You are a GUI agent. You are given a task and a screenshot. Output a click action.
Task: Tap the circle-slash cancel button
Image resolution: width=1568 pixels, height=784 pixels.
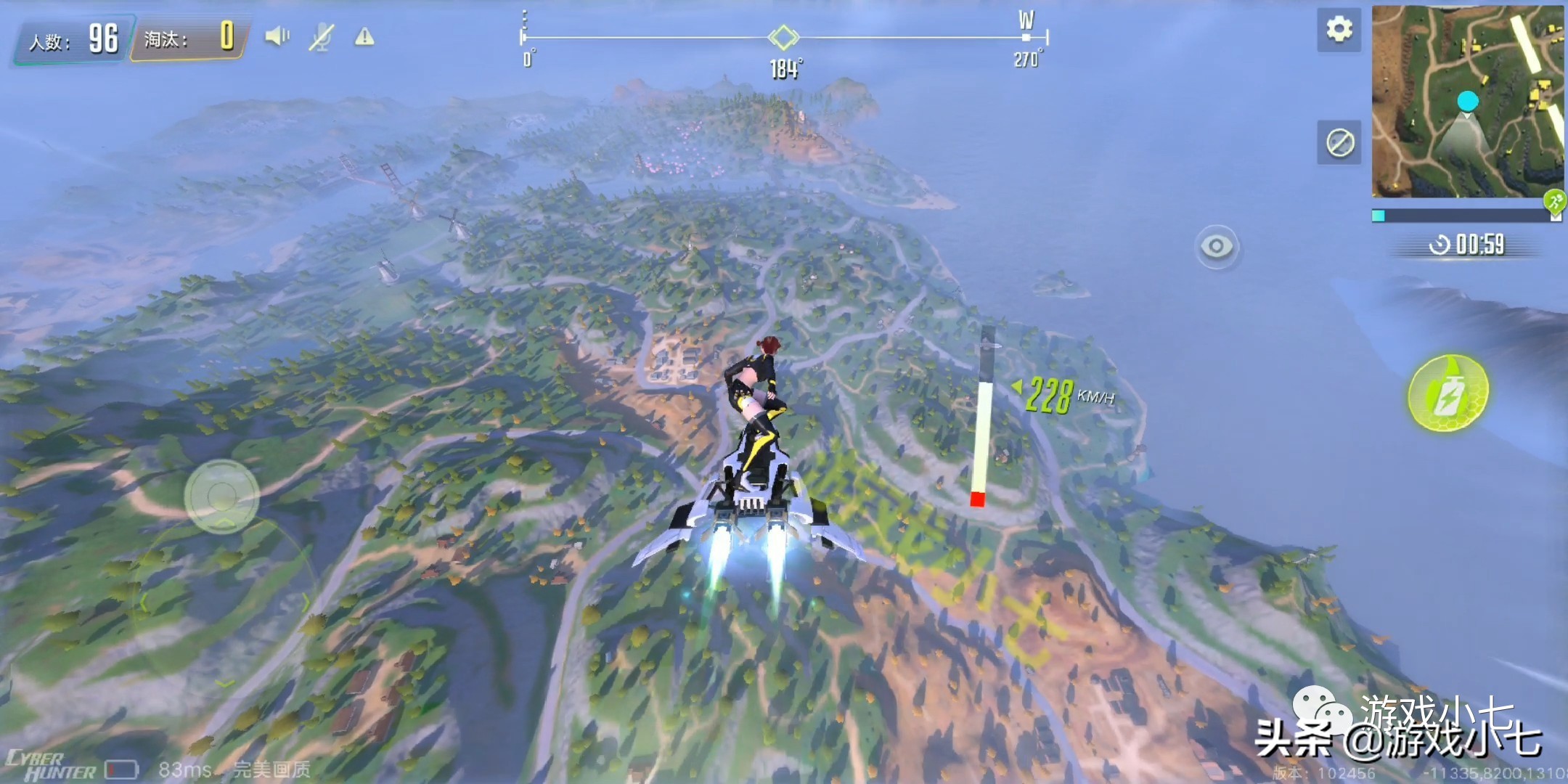[1339, 142]
